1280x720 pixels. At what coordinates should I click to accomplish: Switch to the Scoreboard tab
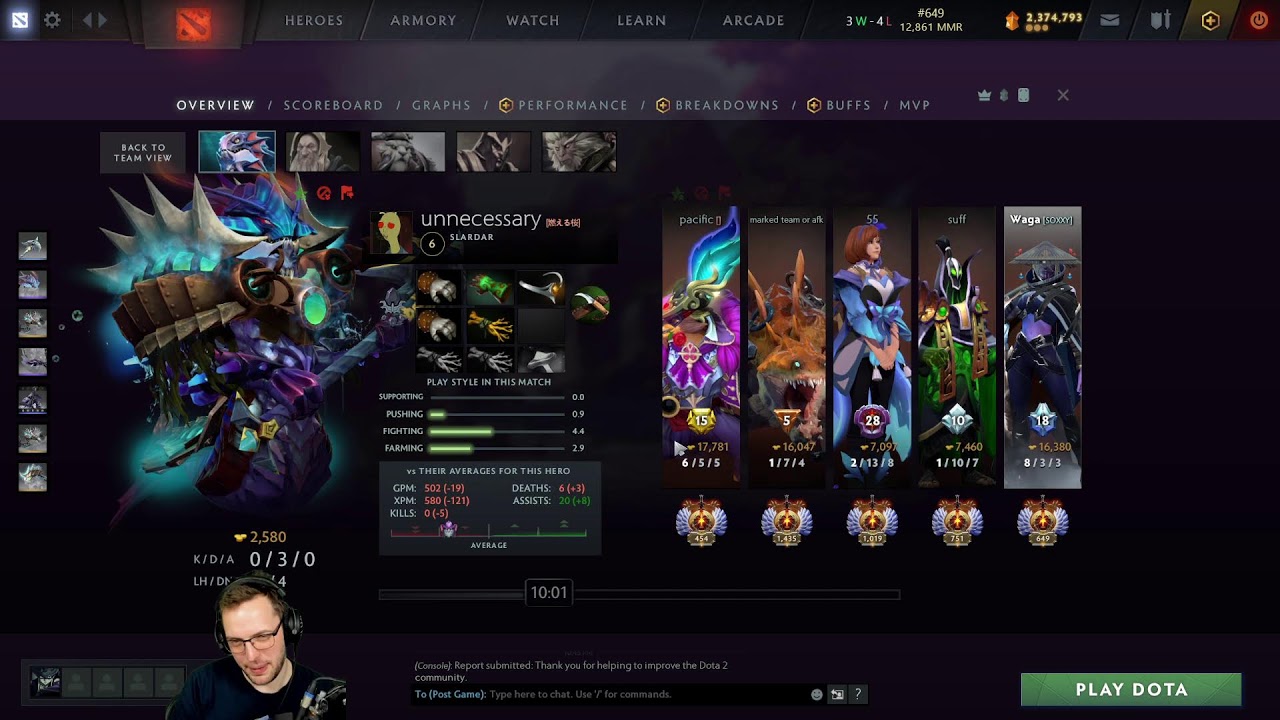[333, 105]
